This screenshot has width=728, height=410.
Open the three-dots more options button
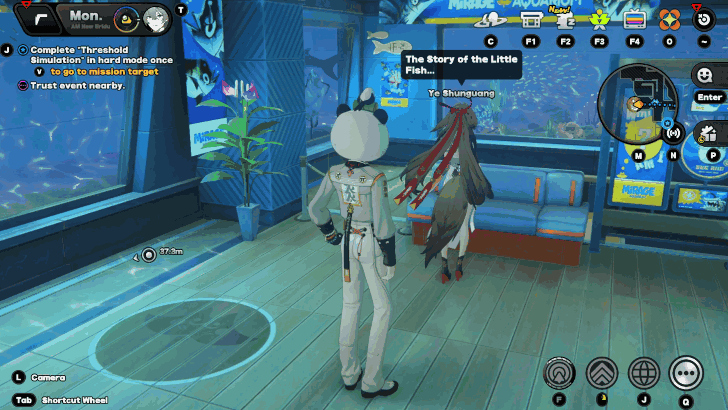pos(686,373)
